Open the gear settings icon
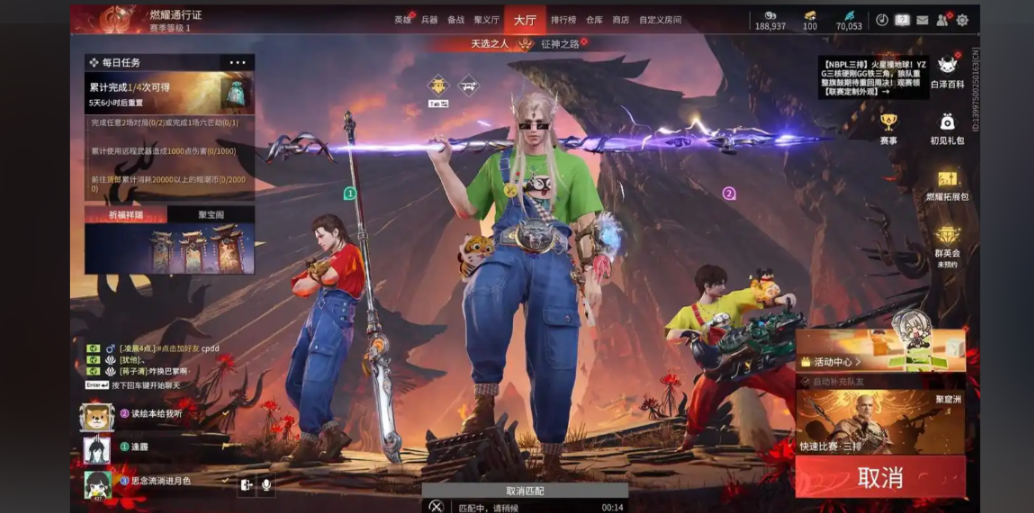 point(962,20)
